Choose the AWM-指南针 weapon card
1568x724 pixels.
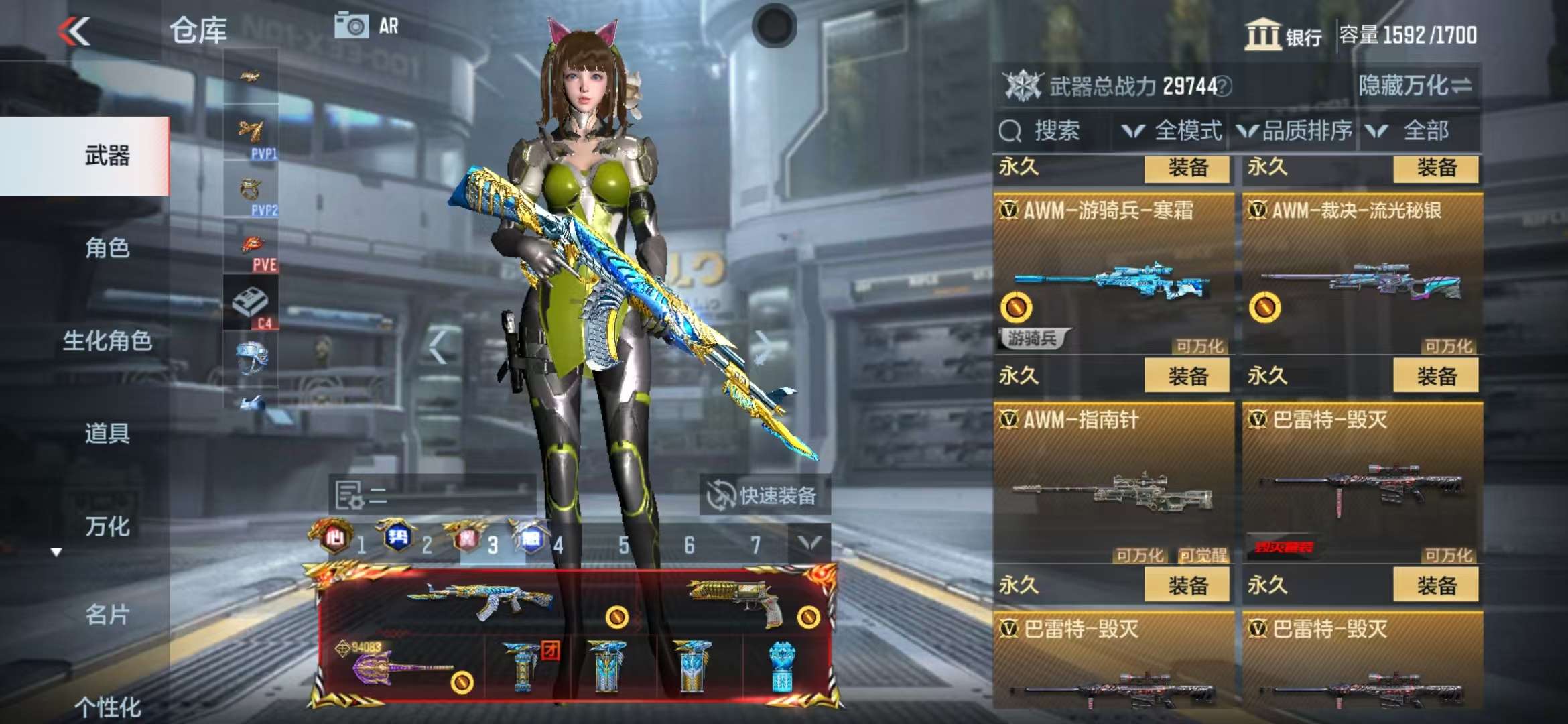[x=1114, y=484]
